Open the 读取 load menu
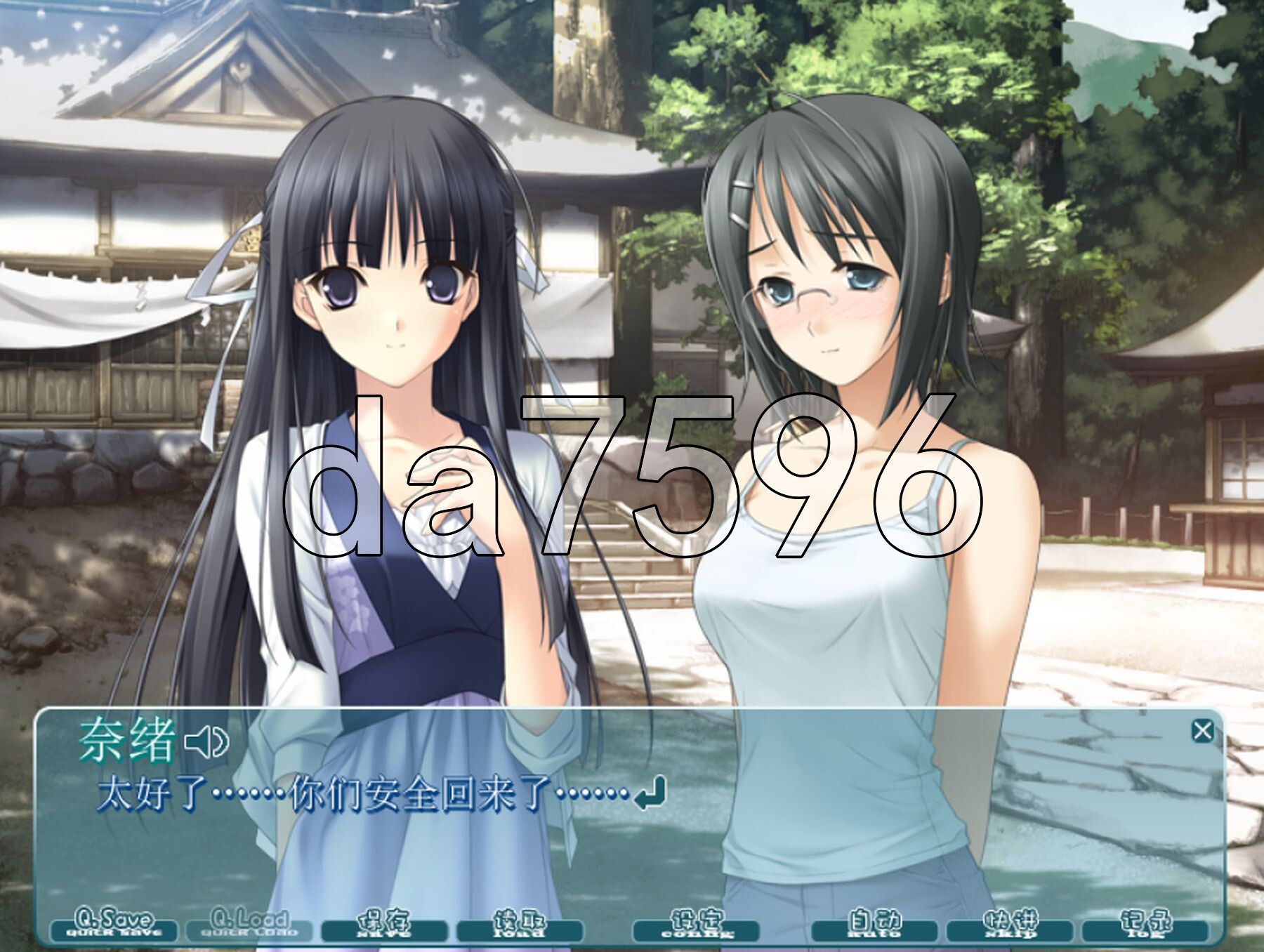Image resolution: width=1264 pixels, height=952 pixels. click(x=520, y=925)
